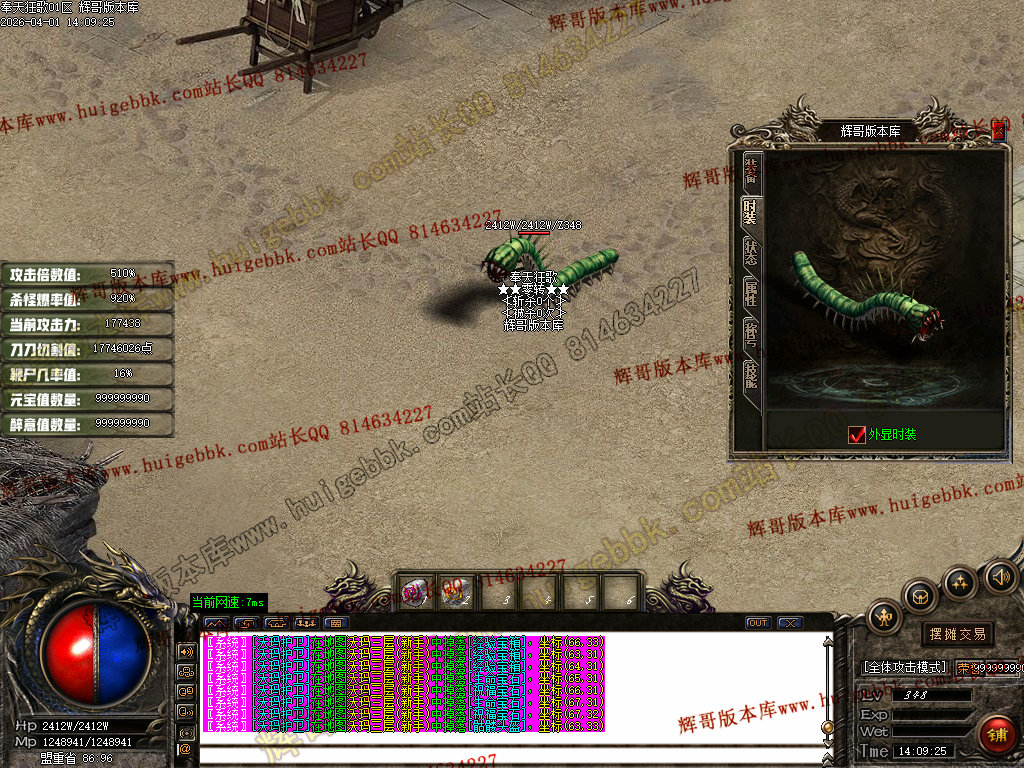Change the 全体攻击模式 attack mode
The image size is (1024, 768).
(x=903, y=667)
